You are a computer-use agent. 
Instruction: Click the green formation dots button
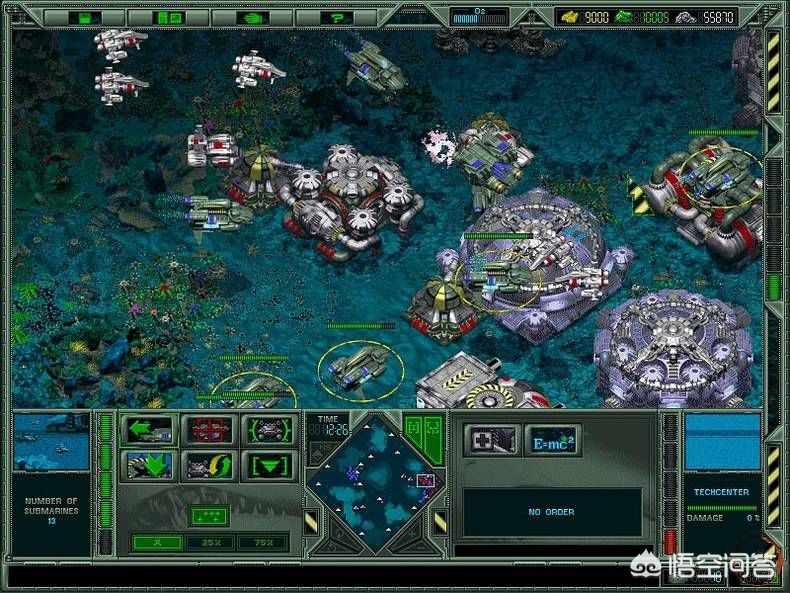(x=211, y=516)
